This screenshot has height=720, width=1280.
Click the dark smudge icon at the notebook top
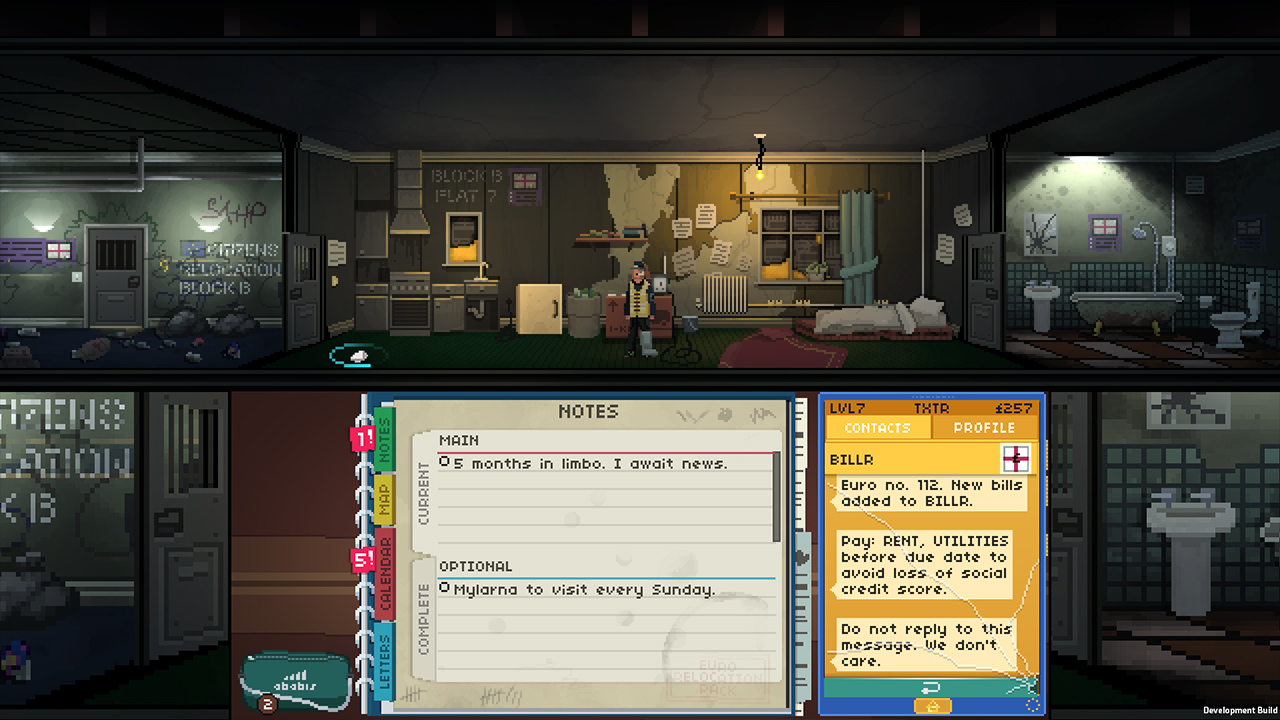point(723,414)
